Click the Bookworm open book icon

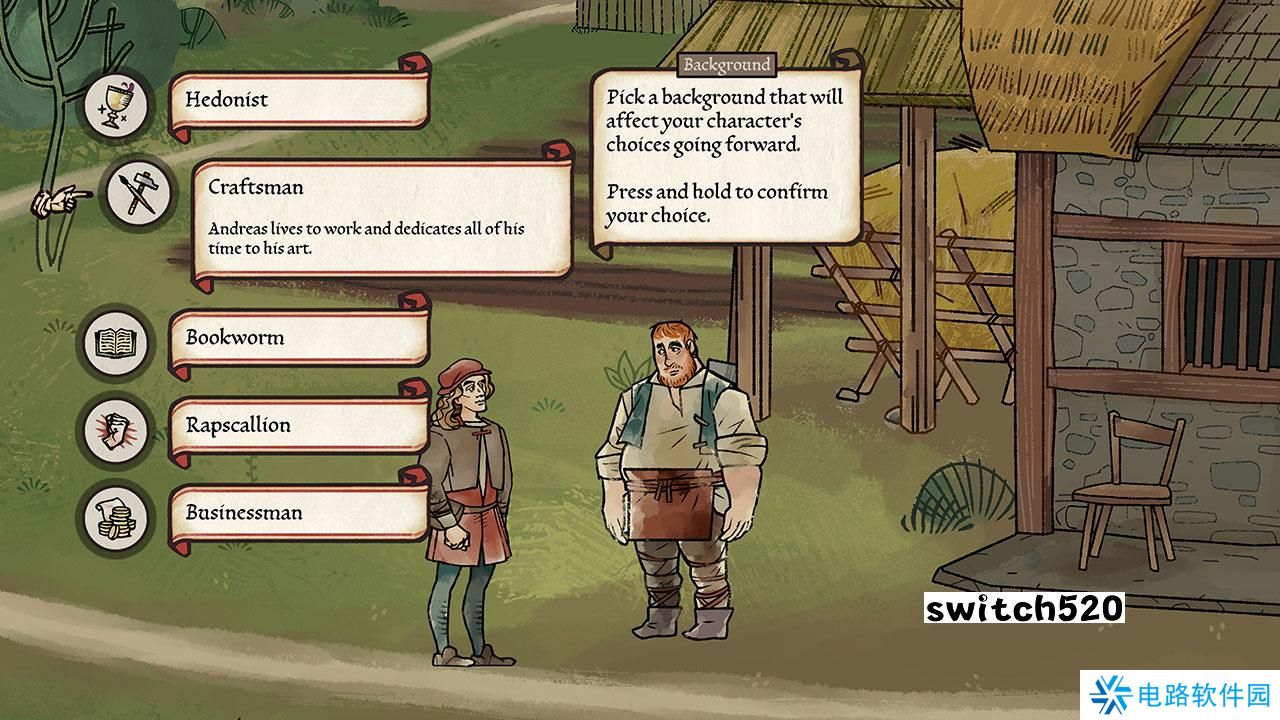(116, 343)
